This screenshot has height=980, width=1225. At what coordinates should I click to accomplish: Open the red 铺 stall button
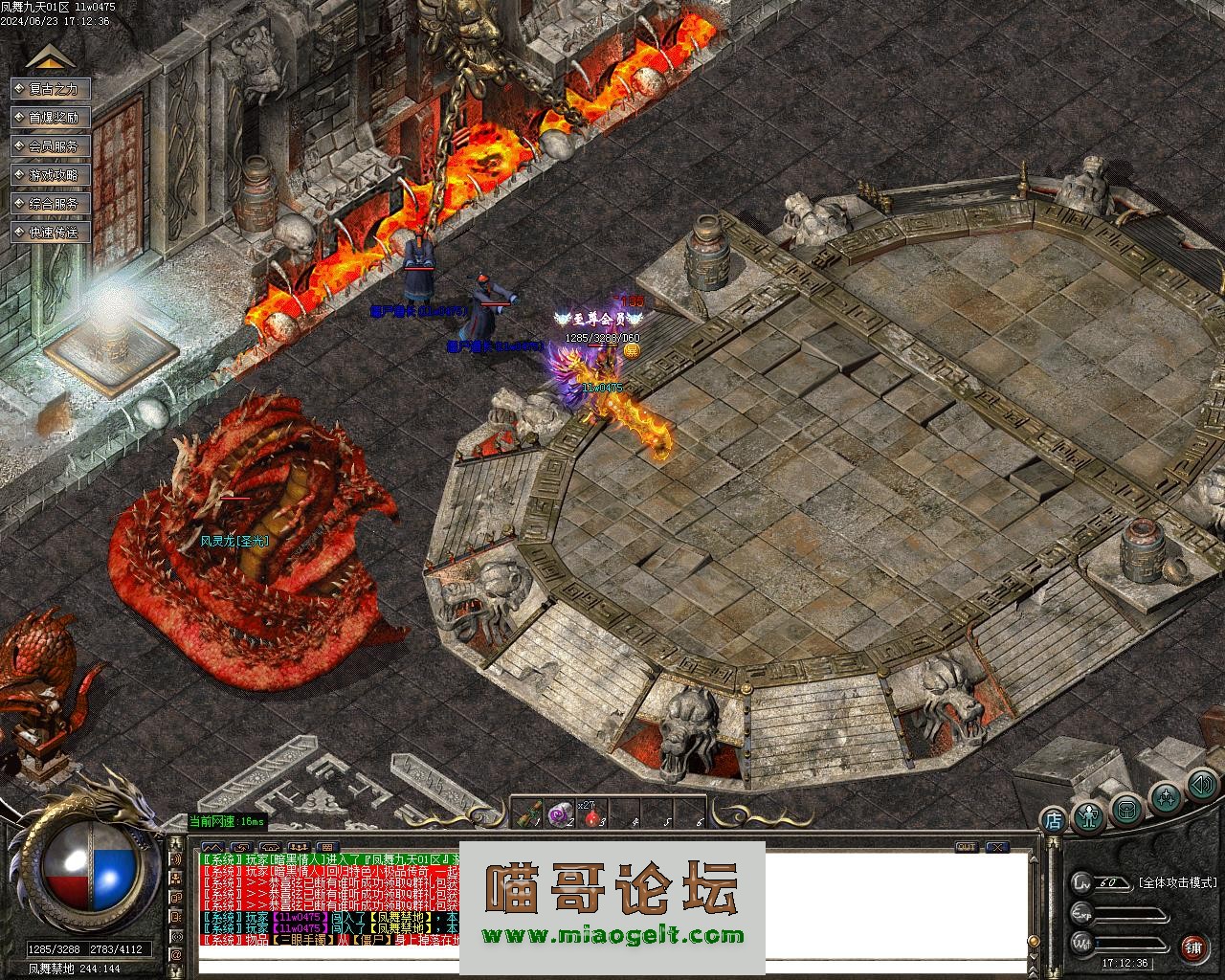1193,947
